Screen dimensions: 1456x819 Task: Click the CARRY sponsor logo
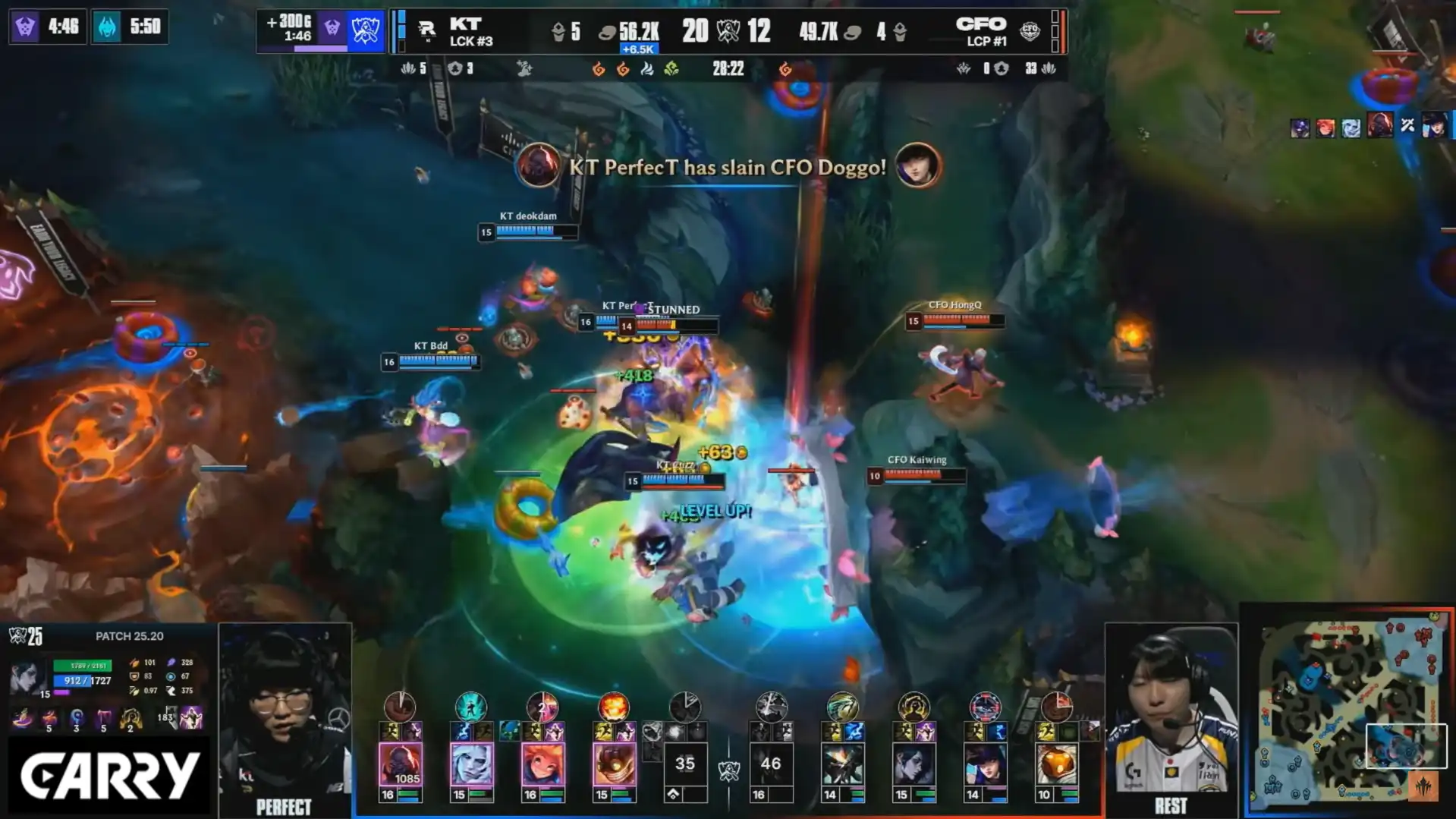coord(109,776)
